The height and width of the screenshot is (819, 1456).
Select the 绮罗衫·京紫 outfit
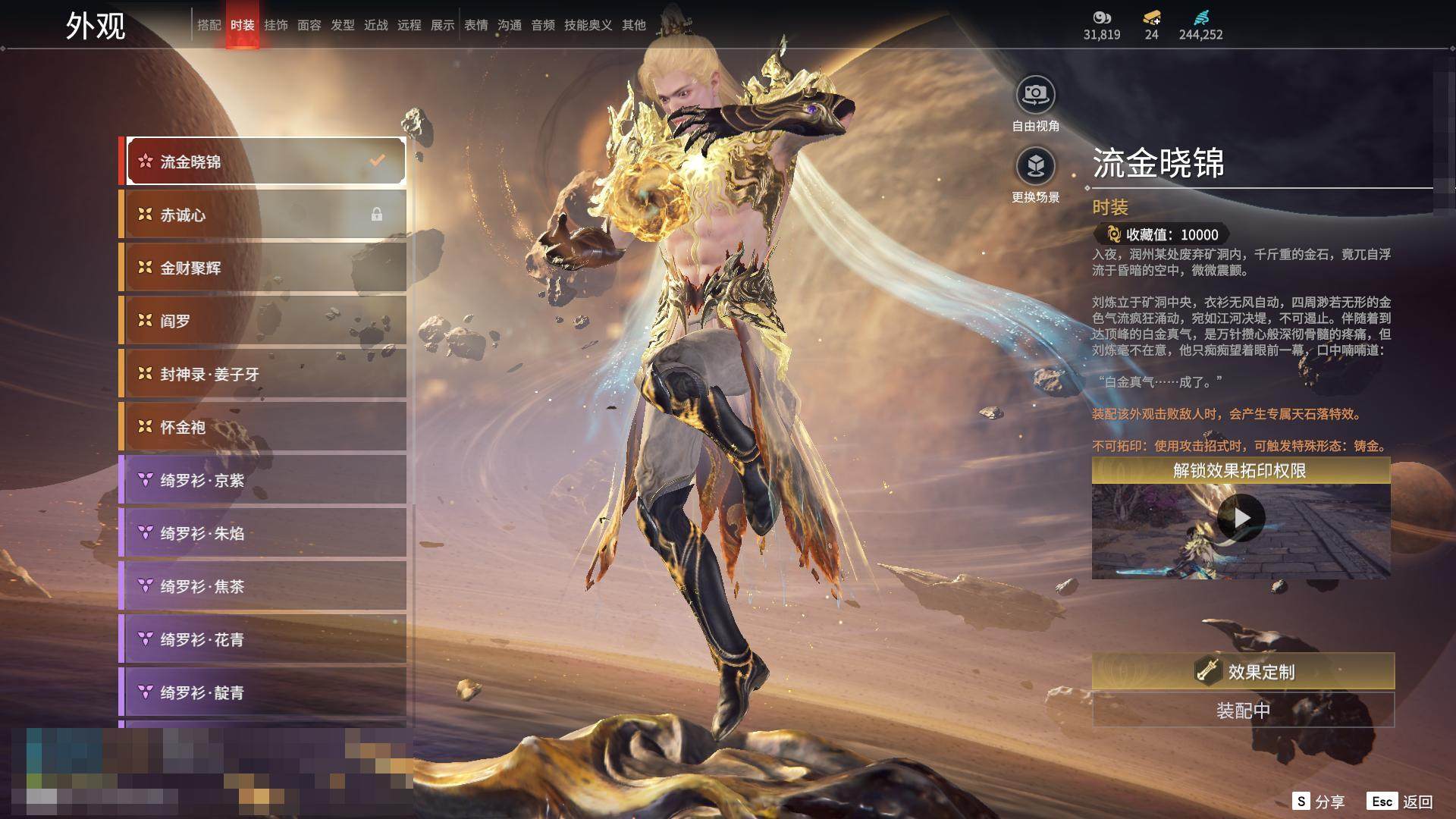[264, 480]
